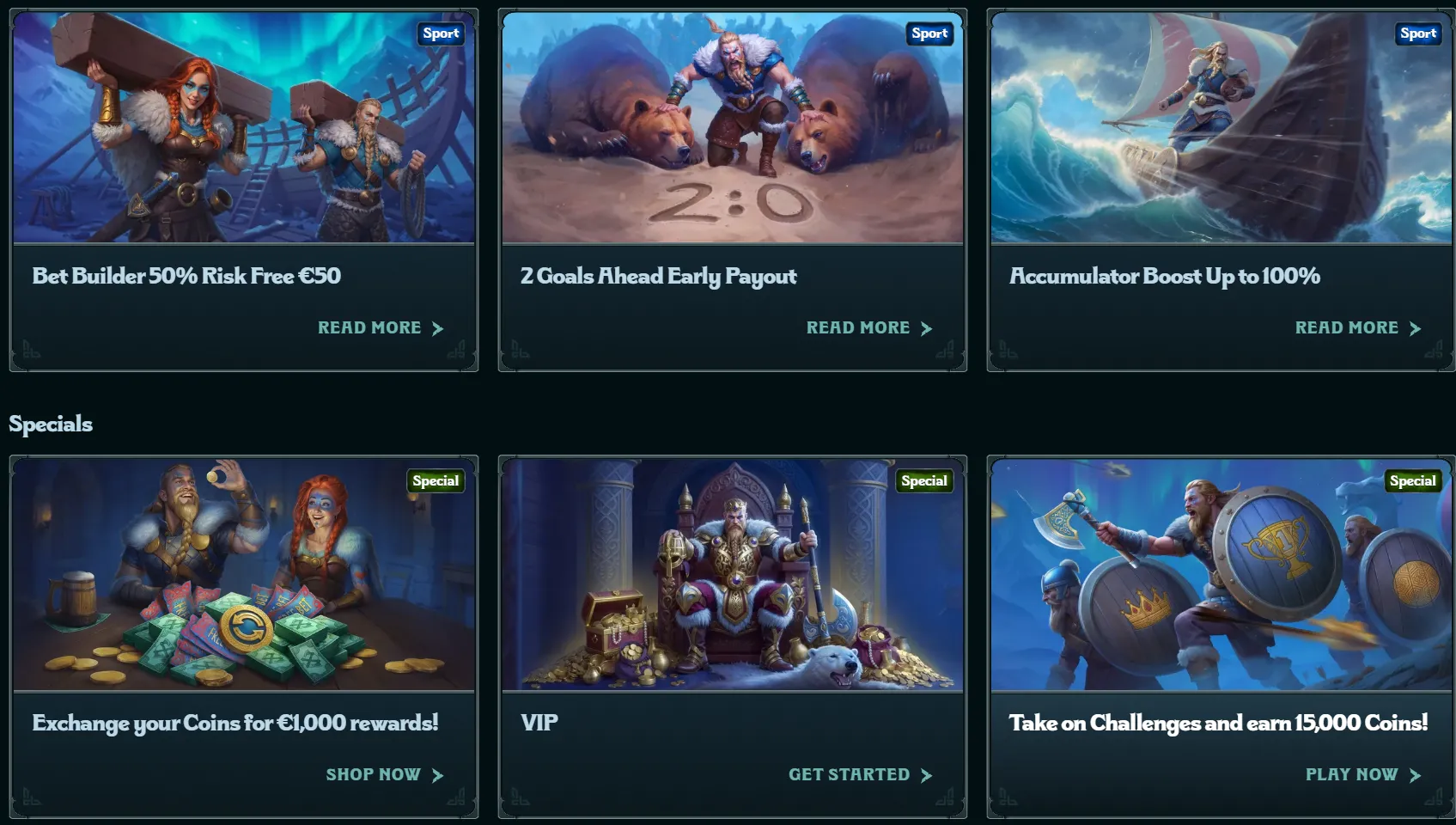
Task: Click the Bet Builder 50% Risk Free title
Action: tap(186, 276)
